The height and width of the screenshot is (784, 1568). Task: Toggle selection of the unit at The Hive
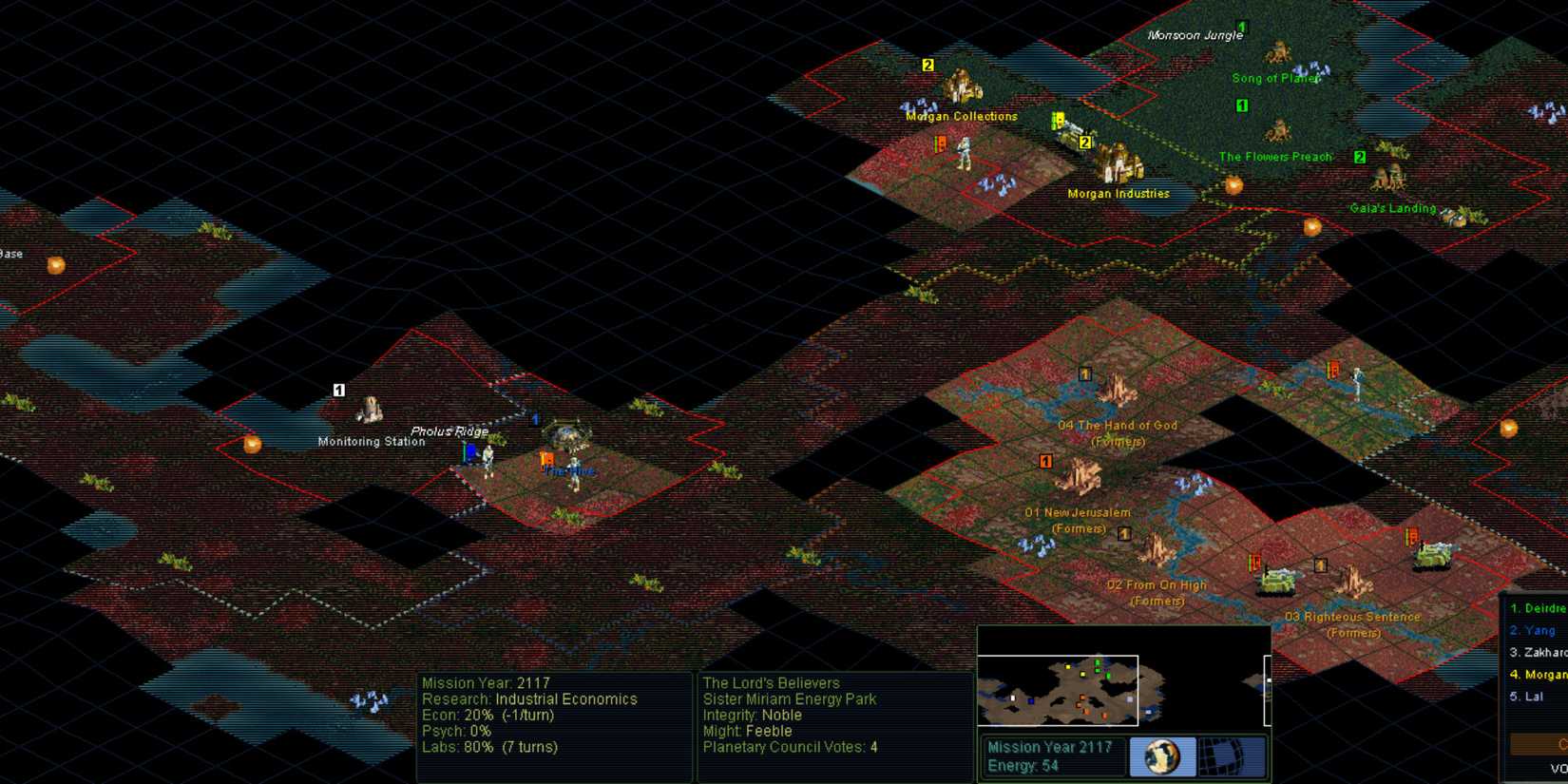[x=572, y=470]
